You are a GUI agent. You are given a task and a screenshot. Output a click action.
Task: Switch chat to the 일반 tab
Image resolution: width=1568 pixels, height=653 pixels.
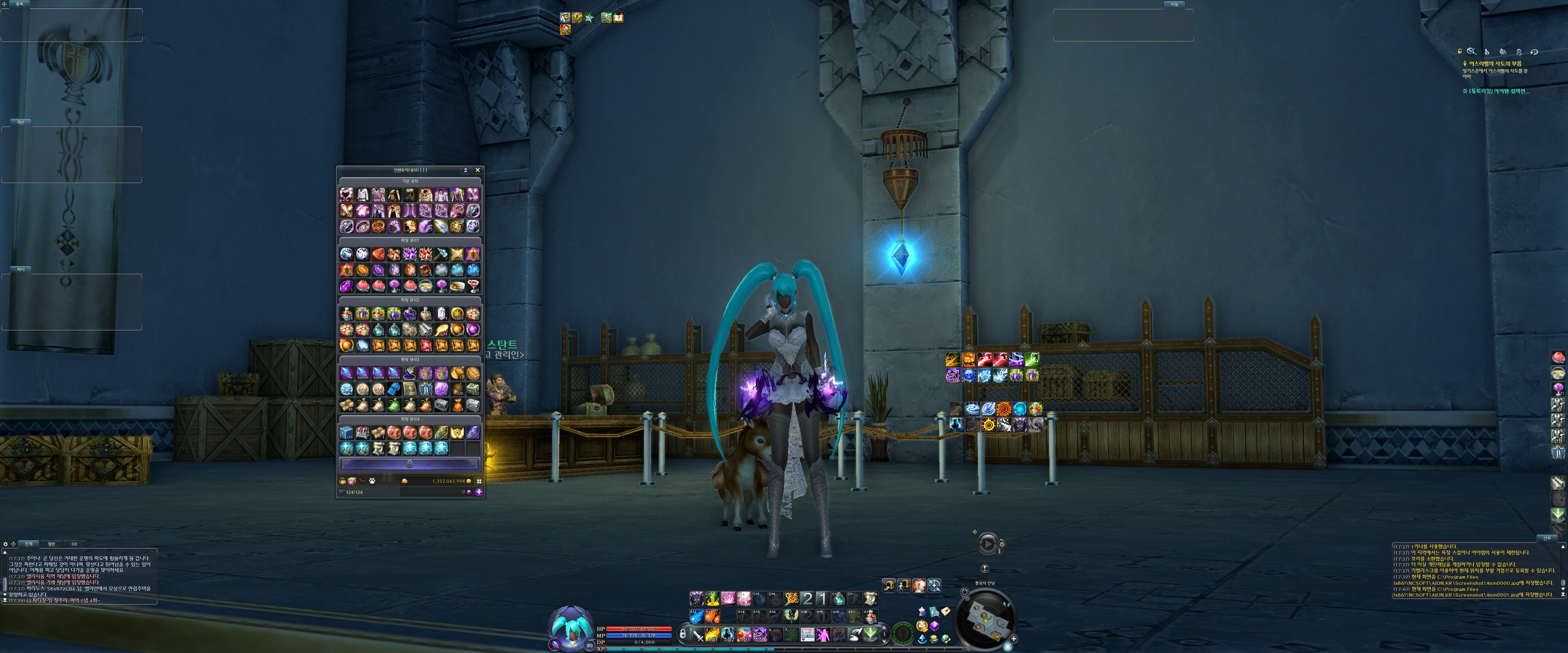[x=51, y=544]
